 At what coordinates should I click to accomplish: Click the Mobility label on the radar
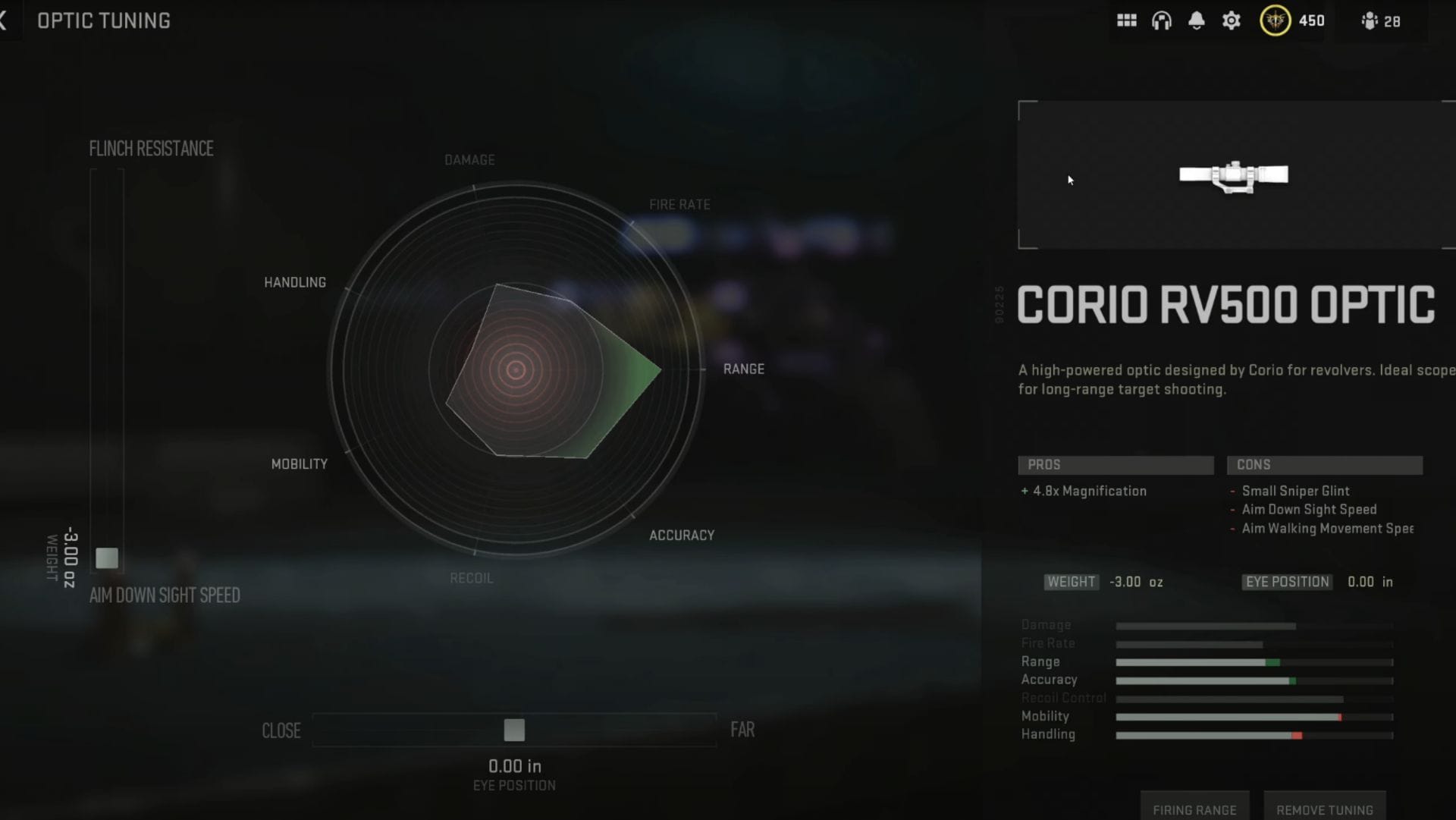[x=300, y=463]
